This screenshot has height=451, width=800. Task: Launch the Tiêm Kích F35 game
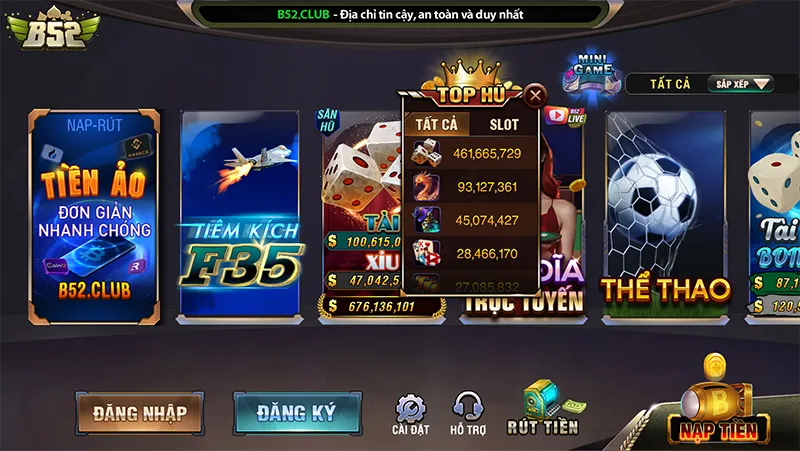tap(240, 217)
